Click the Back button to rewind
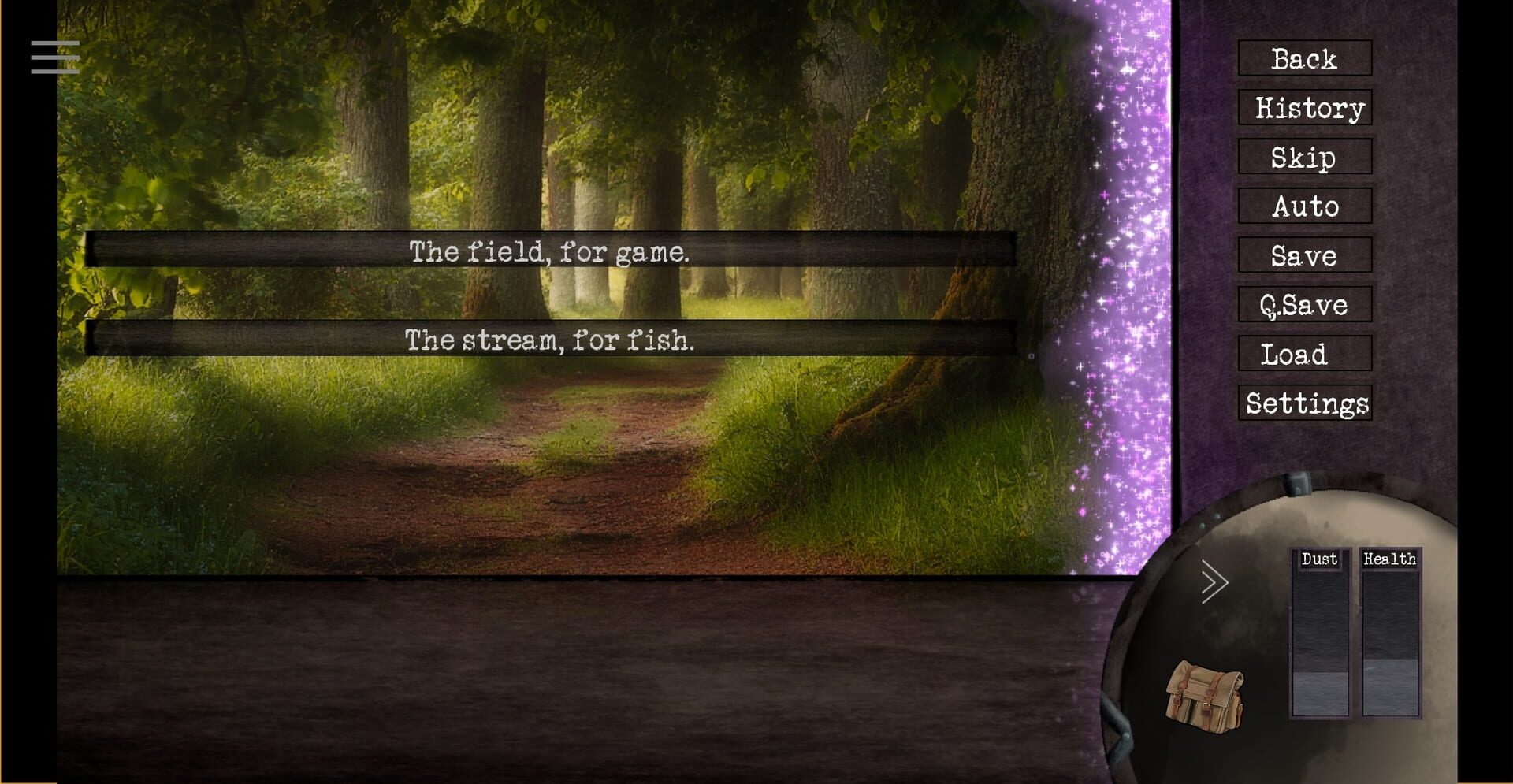This screenshot has height=784, width=1513. [1305, 59]
